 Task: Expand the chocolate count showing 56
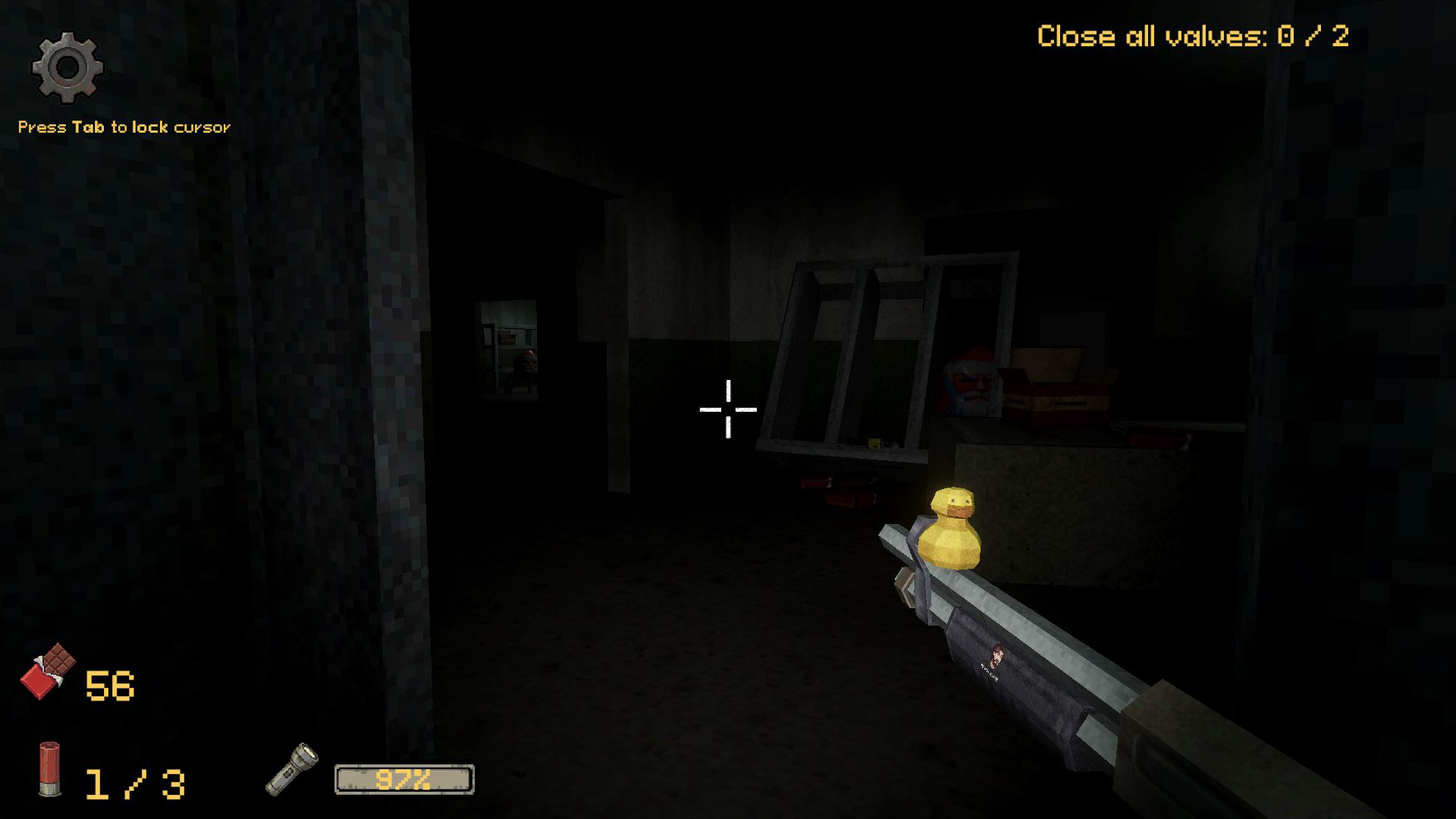(x=112, y=685)
